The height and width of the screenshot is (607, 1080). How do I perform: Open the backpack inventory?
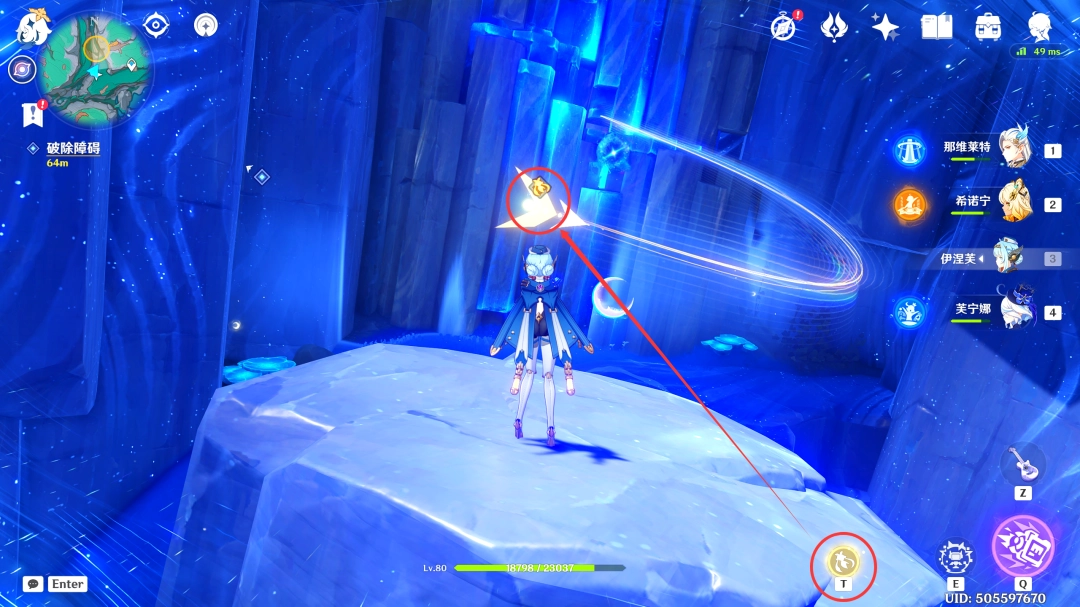(x=988, y=27)
